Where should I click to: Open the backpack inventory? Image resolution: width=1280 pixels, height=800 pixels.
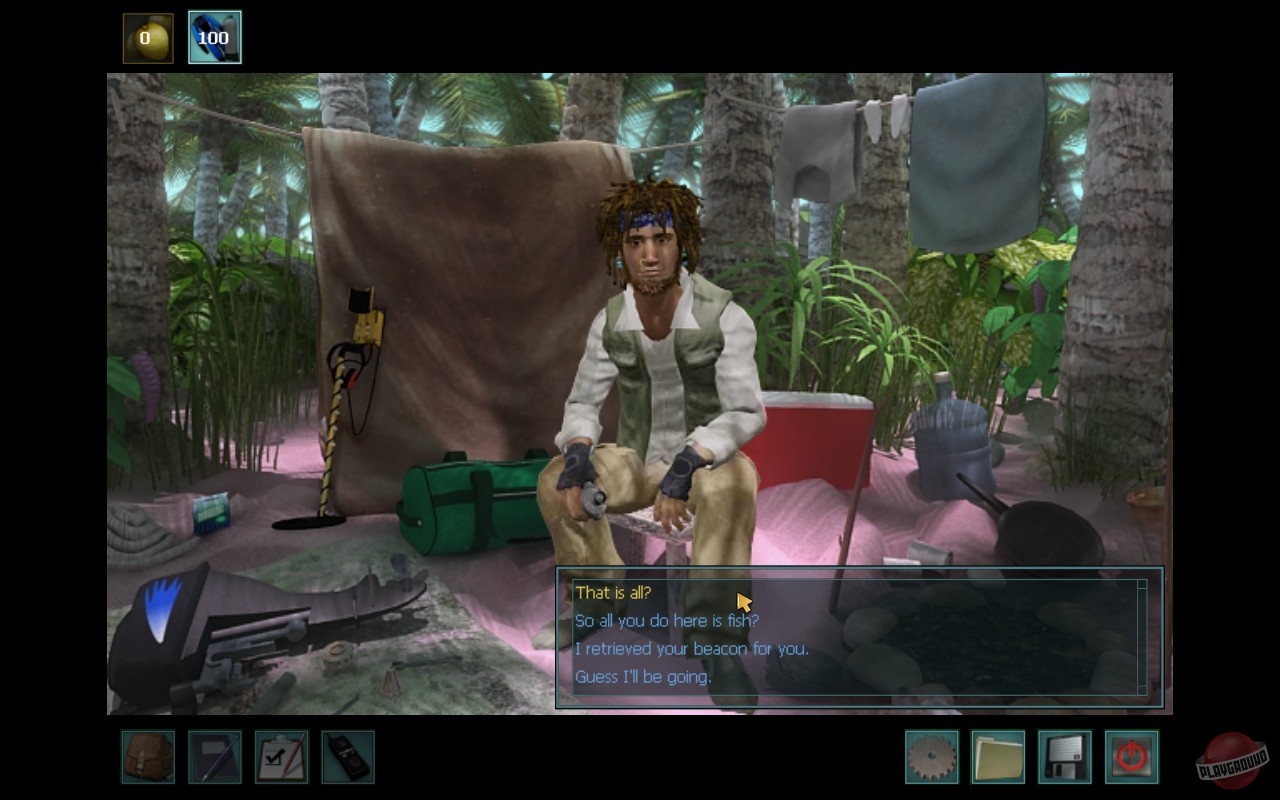[147, 757]
